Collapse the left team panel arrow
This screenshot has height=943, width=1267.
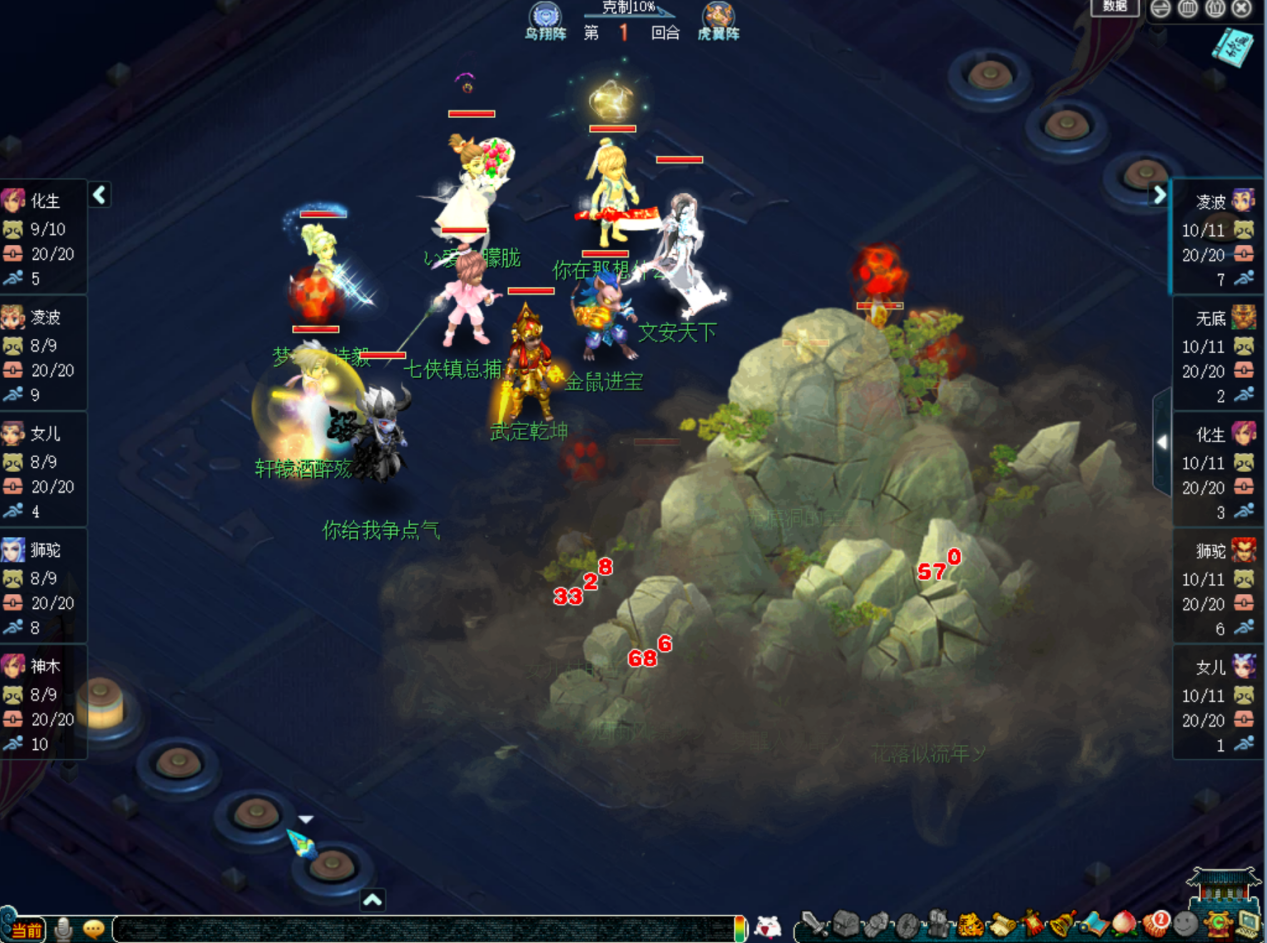click(99, 195)
